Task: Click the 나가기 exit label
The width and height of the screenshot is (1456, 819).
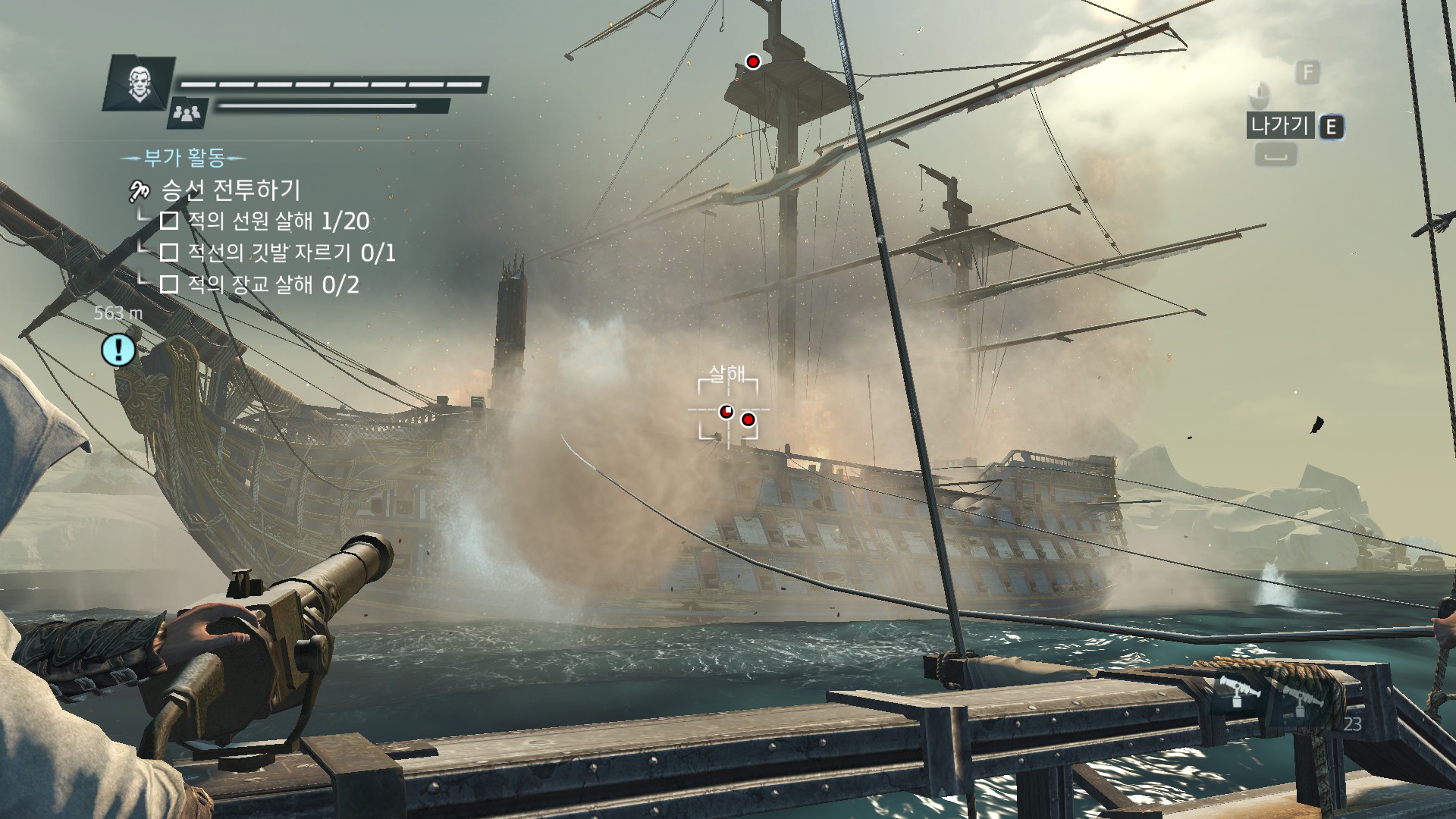Action: point(1280,125)
